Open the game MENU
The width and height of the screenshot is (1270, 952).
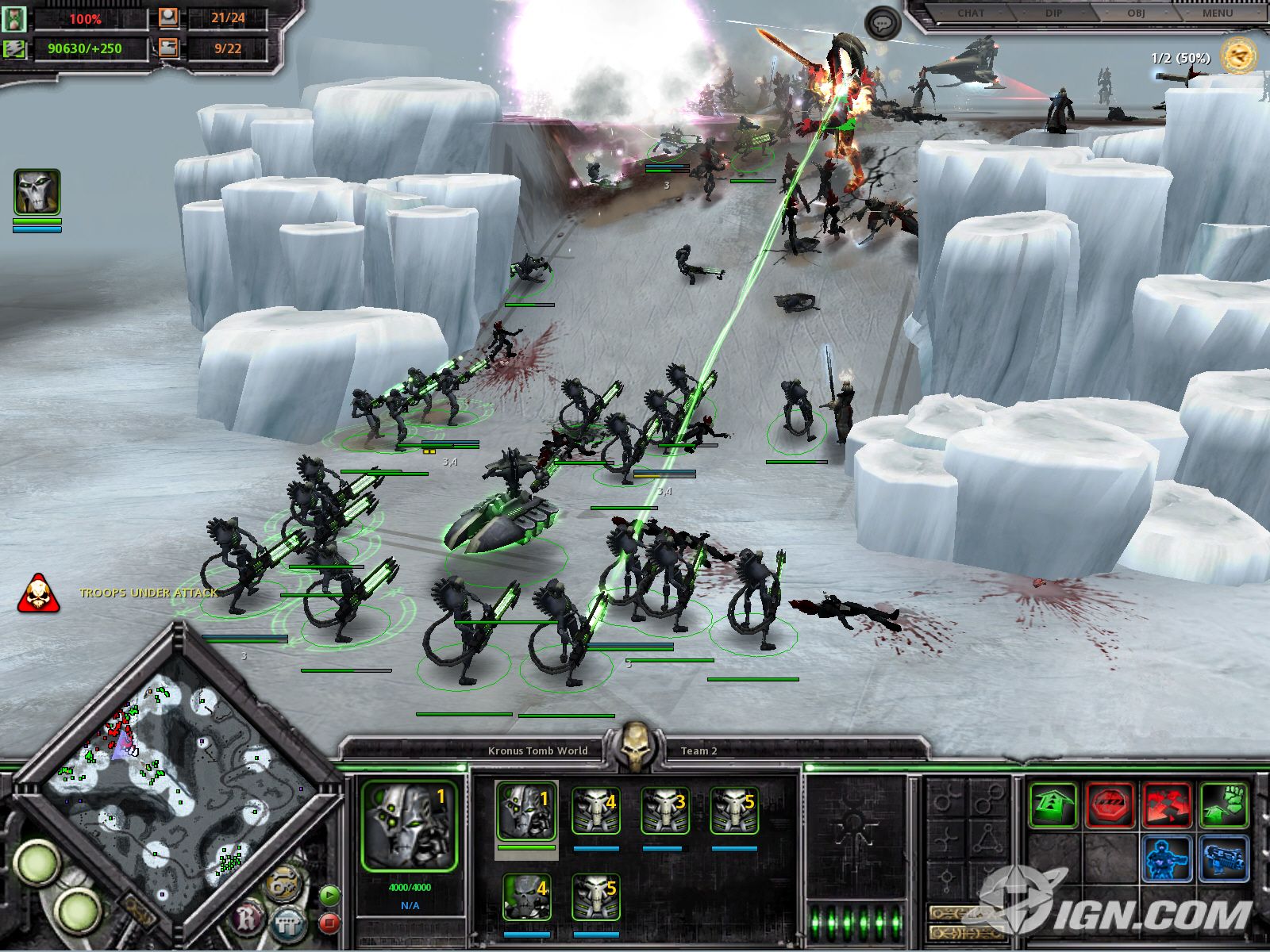click(1217, 13)
